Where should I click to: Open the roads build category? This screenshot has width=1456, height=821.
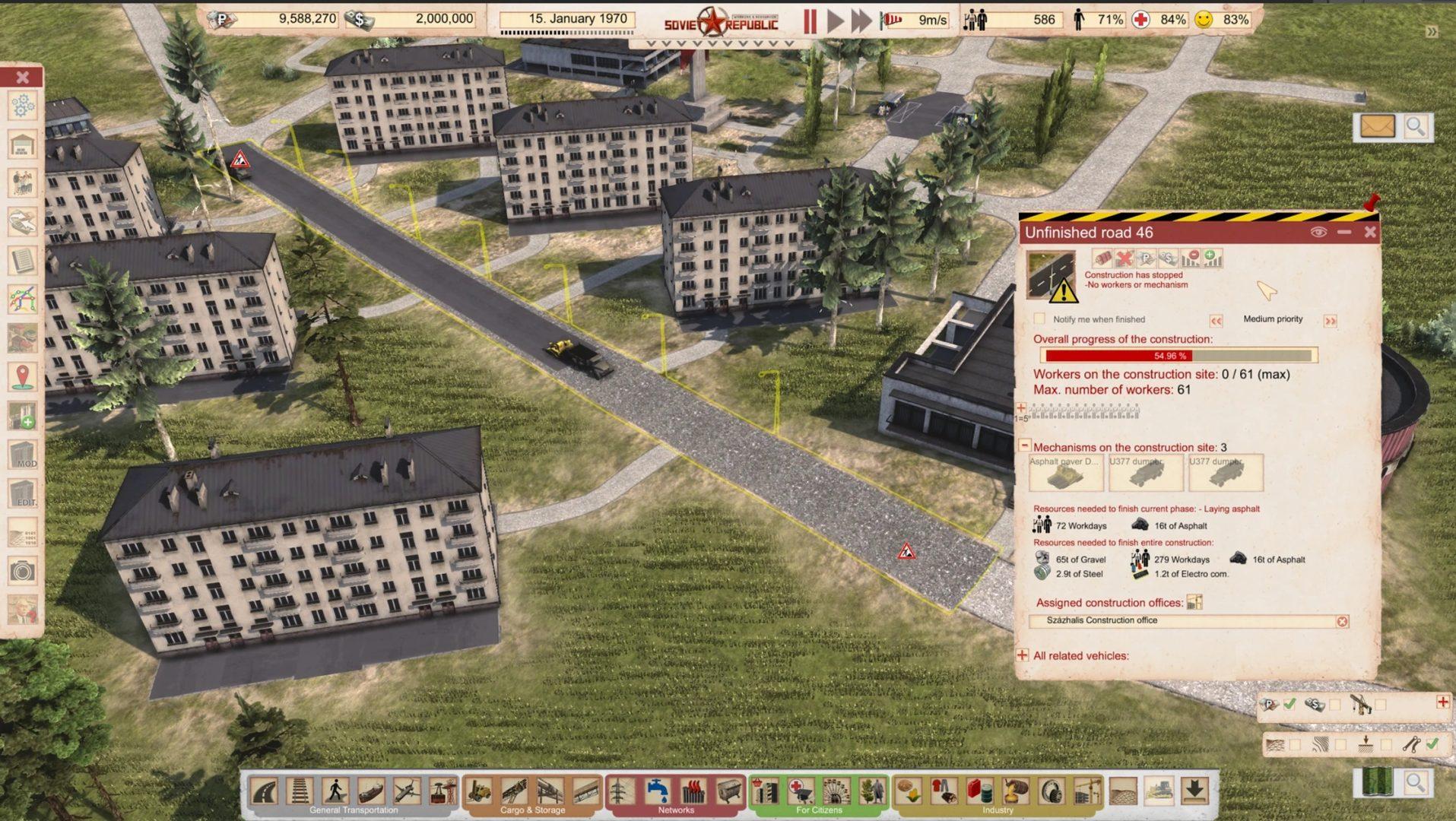265,791
